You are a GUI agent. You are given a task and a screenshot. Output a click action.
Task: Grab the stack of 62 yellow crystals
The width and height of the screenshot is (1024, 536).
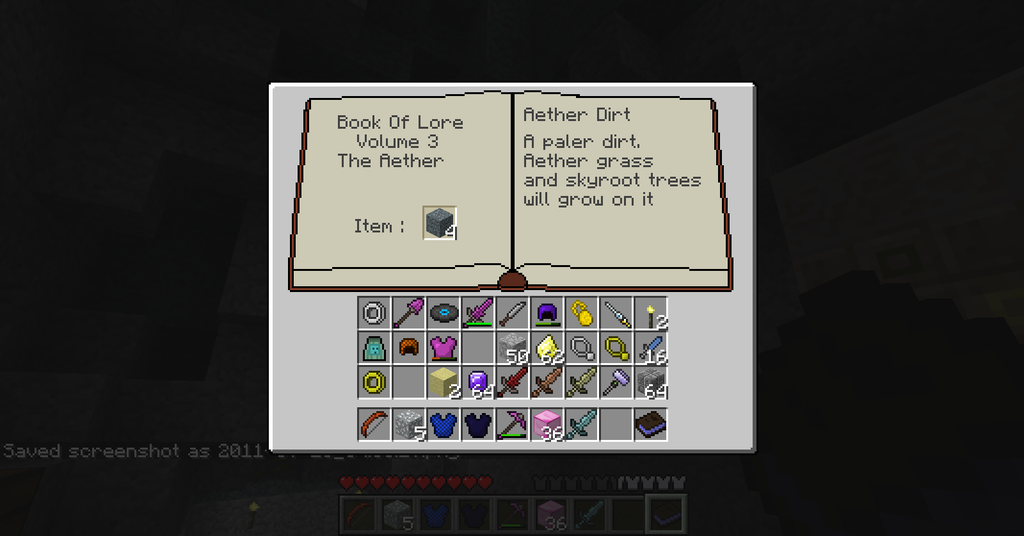click(546, 348)
